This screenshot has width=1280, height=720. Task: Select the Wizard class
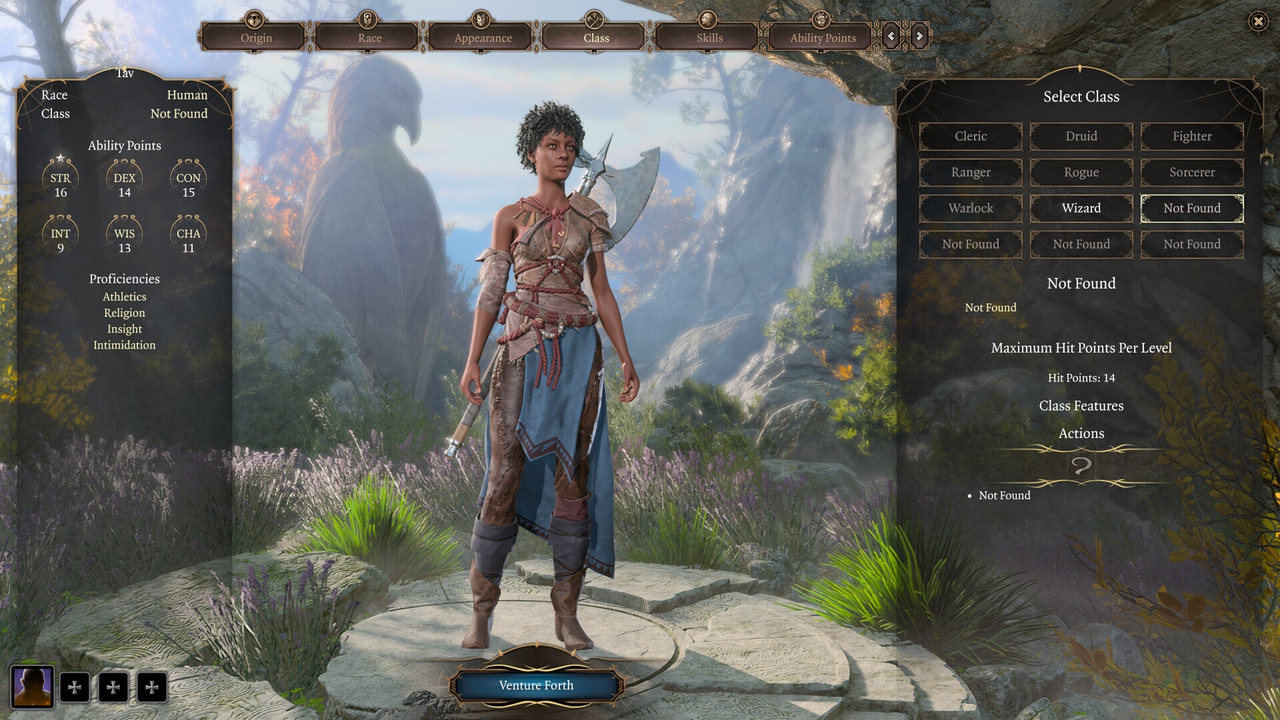point(1081,208)
